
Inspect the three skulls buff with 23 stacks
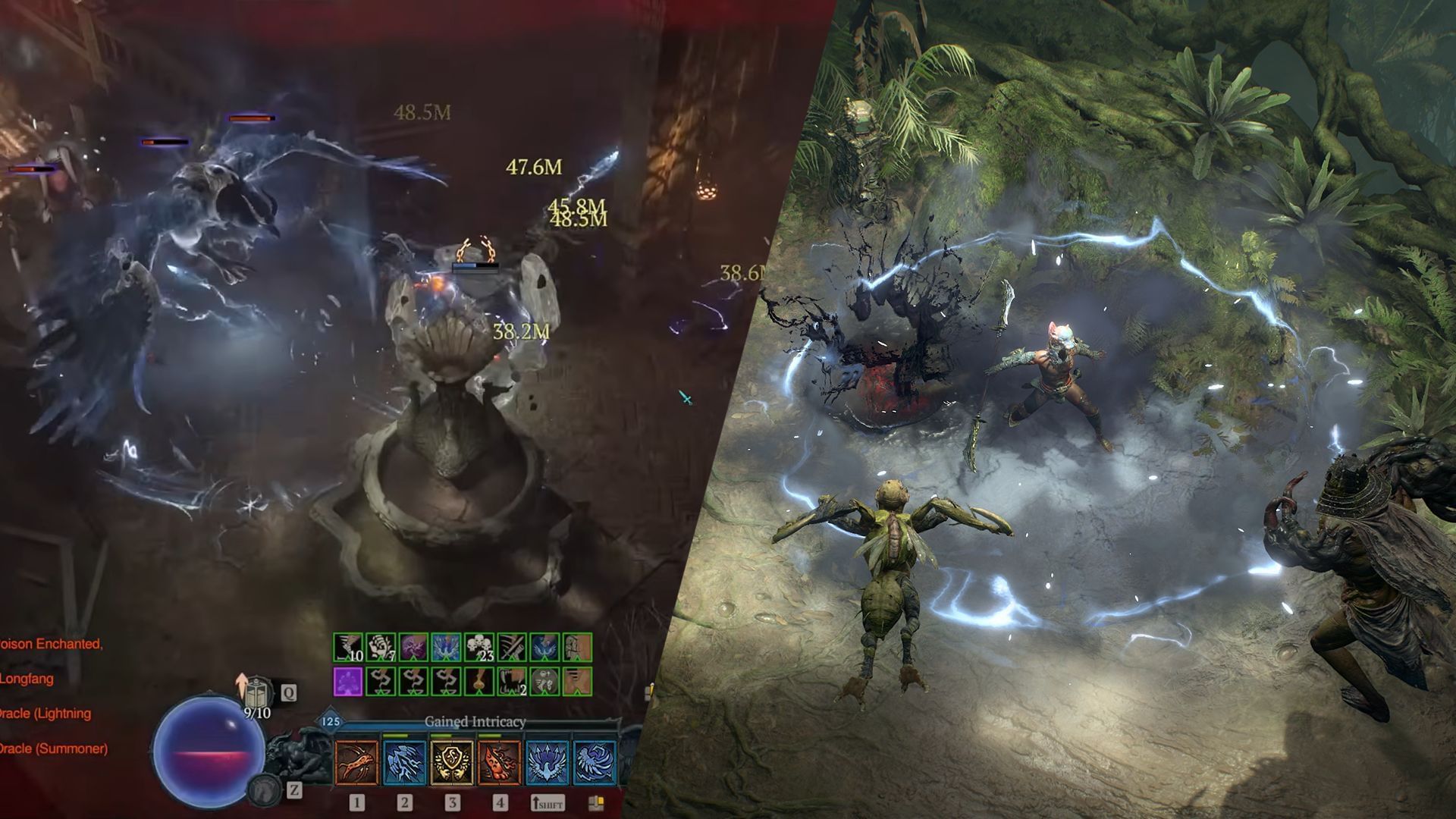pos(479,648)
